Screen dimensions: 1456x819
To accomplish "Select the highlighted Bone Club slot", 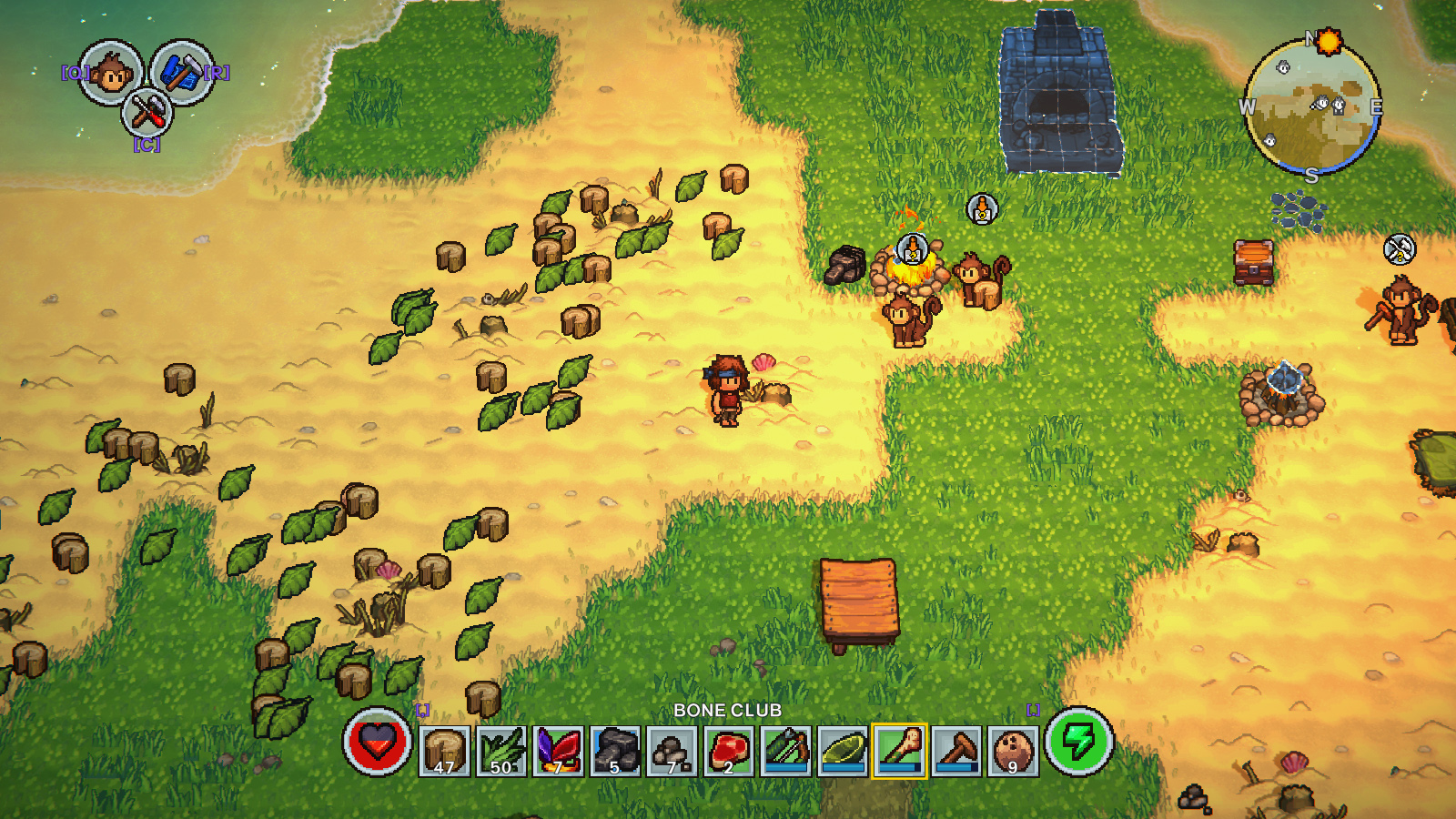I will pos(900,752).
